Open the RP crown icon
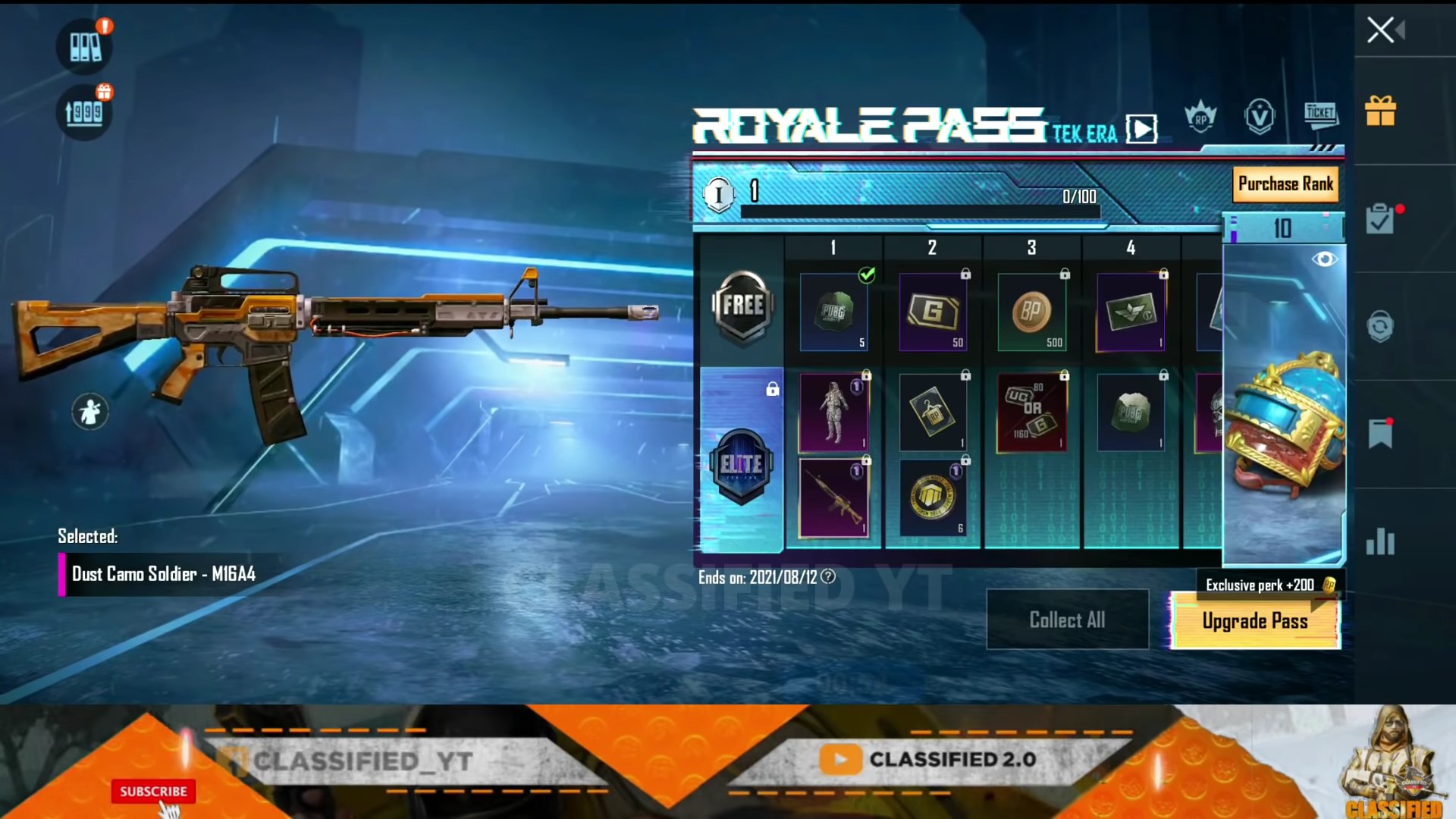 pos(1200,118)
